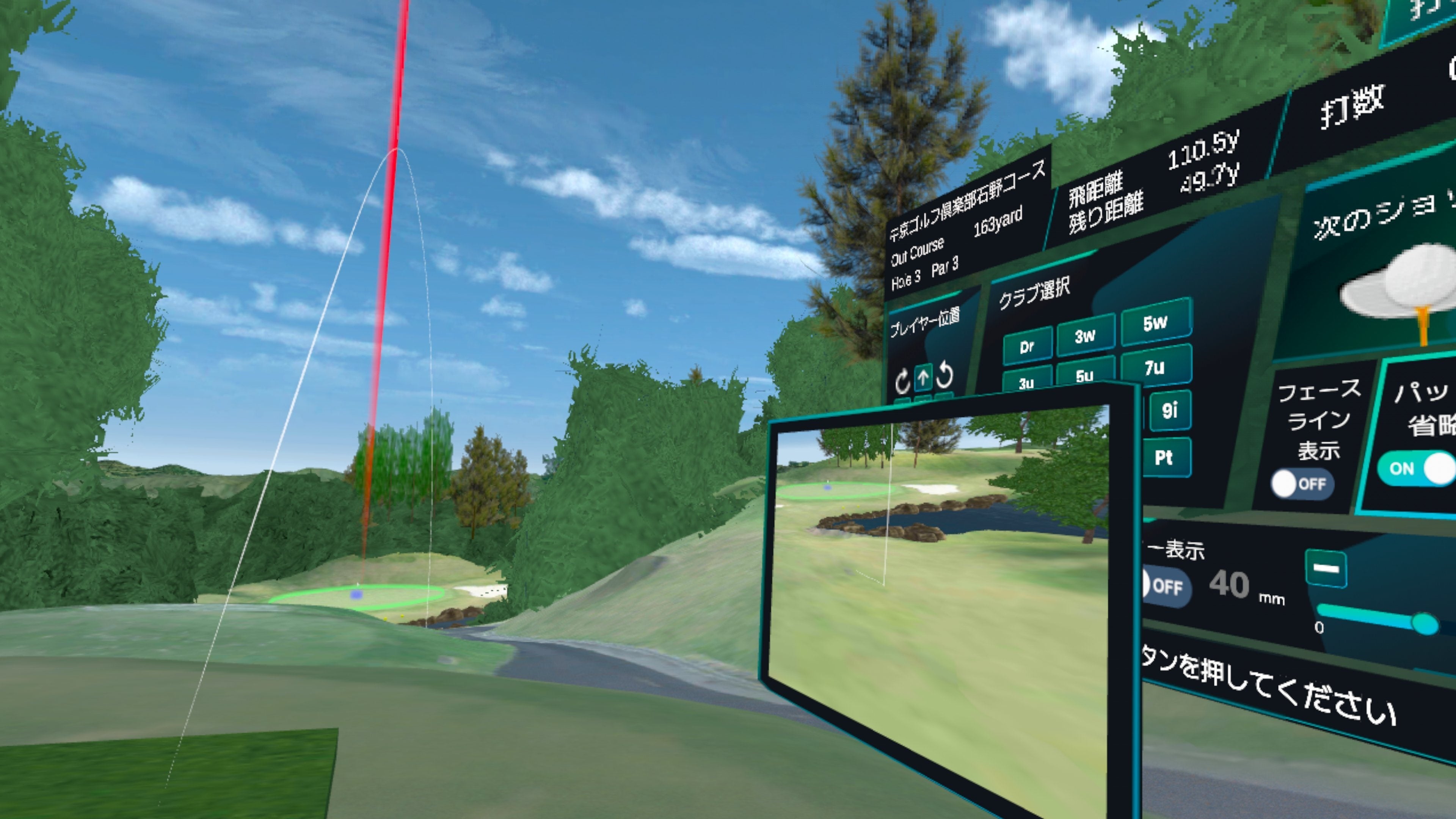This screenshot has width=1456, height=819.
Task: Click the teal slider handle
Action: (1425, 624)
